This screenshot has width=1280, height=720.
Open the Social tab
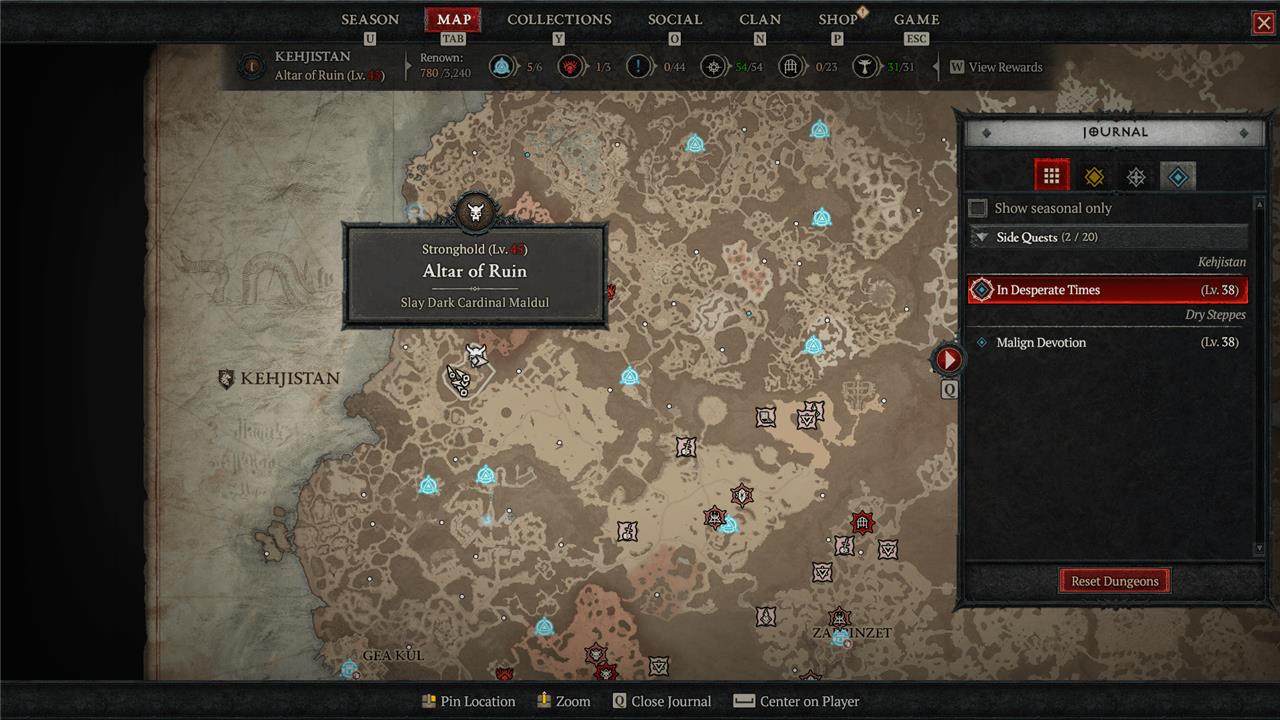(x=675, y=20)
